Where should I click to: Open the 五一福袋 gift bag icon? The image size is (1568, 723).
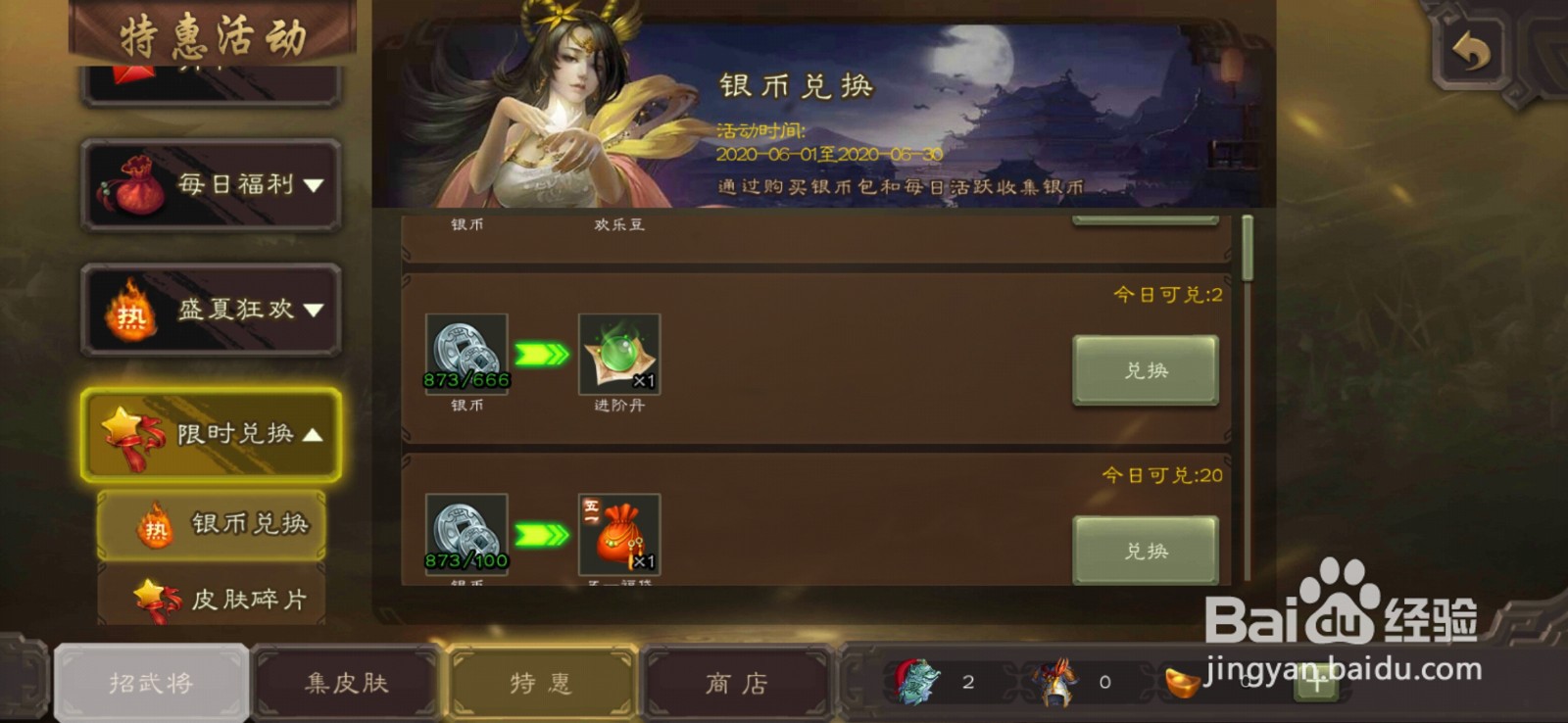tap(618, 534)
